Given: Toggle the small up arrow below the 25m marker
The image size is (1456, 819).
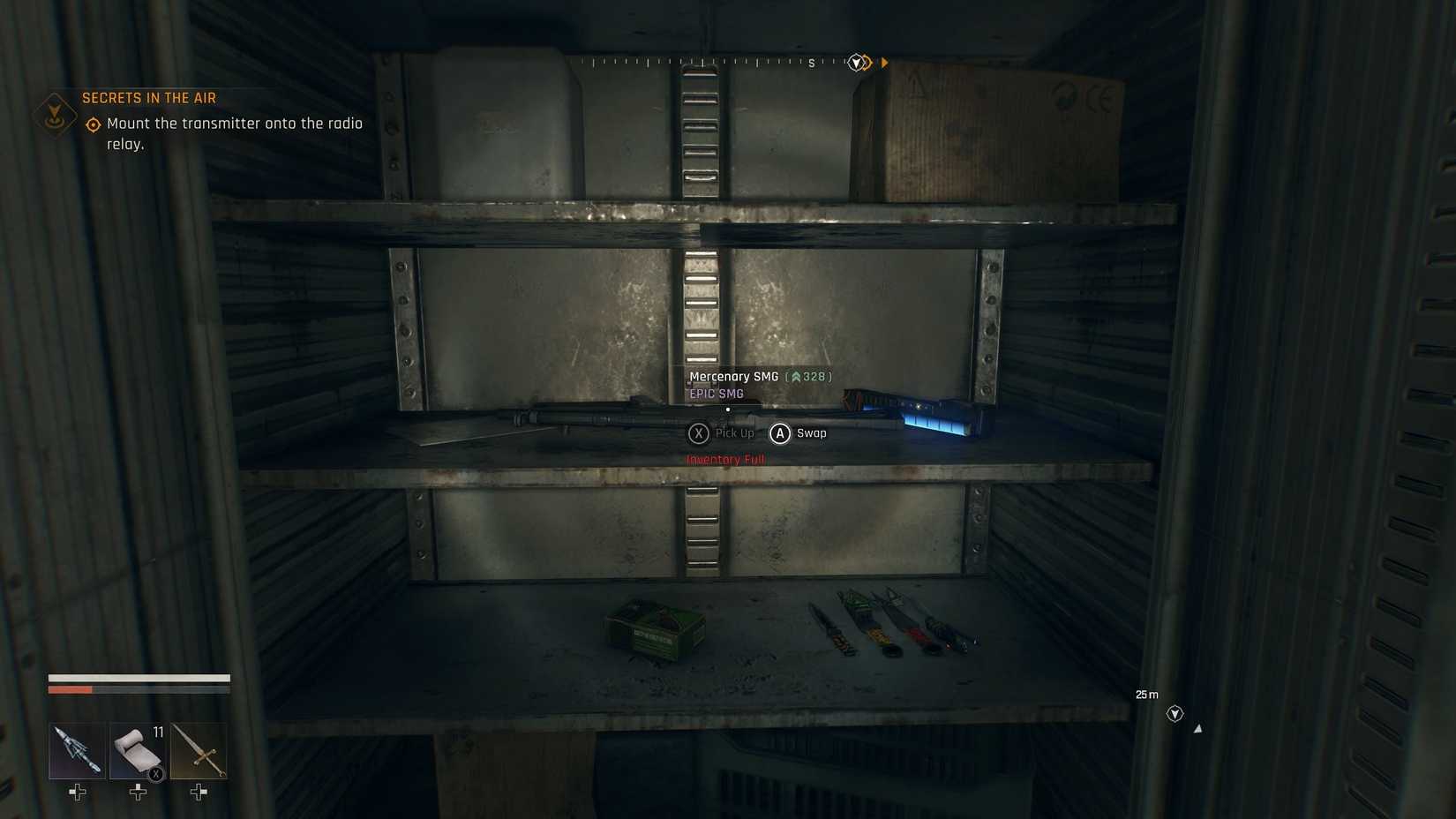Looking at the screenshot, I should click(x=1197, y=728).
